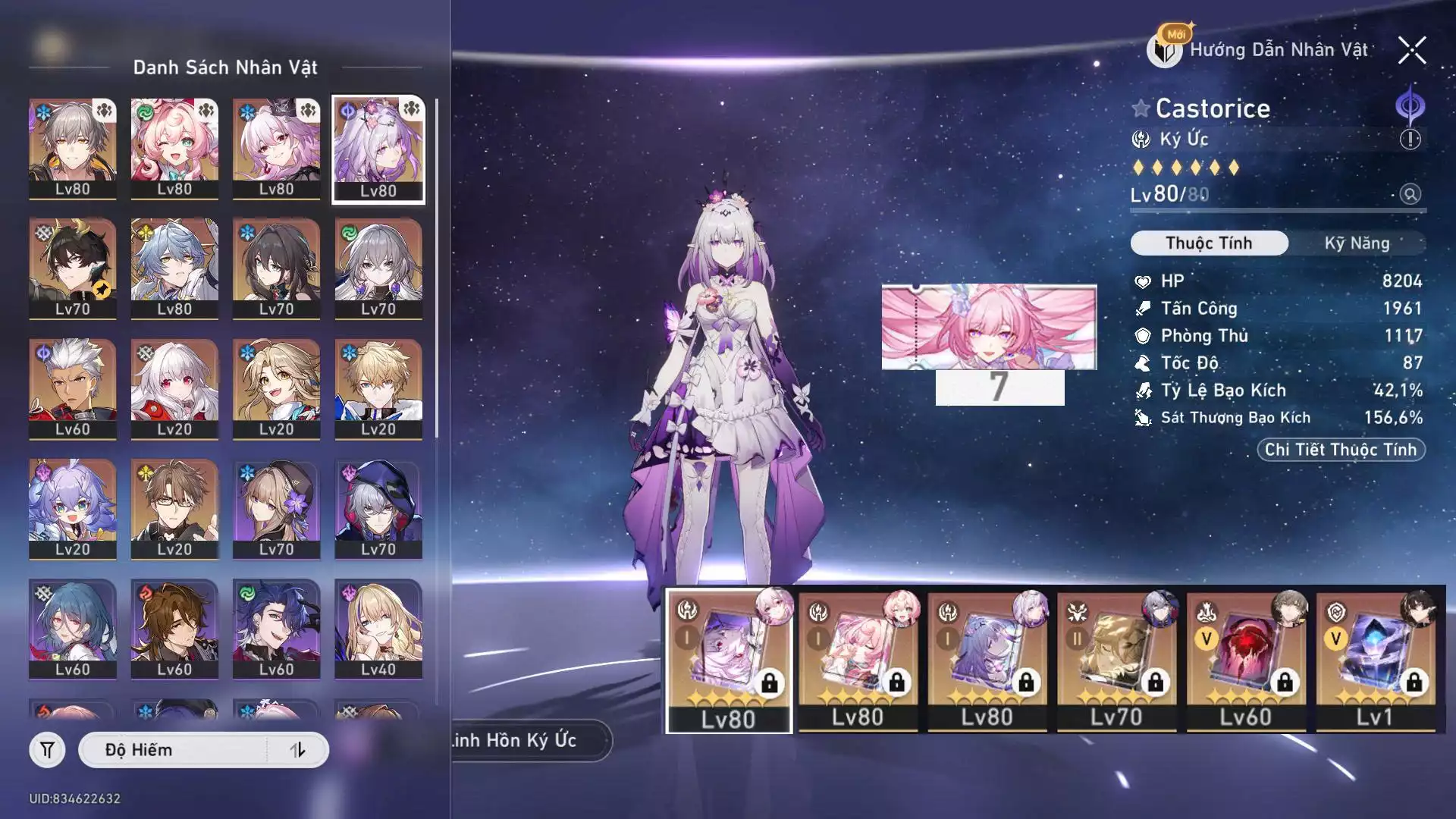Switch to the Kỹ Năng tab
Screen dimensions: 1456x819
pyautogui.click(x=1357, y=243)
